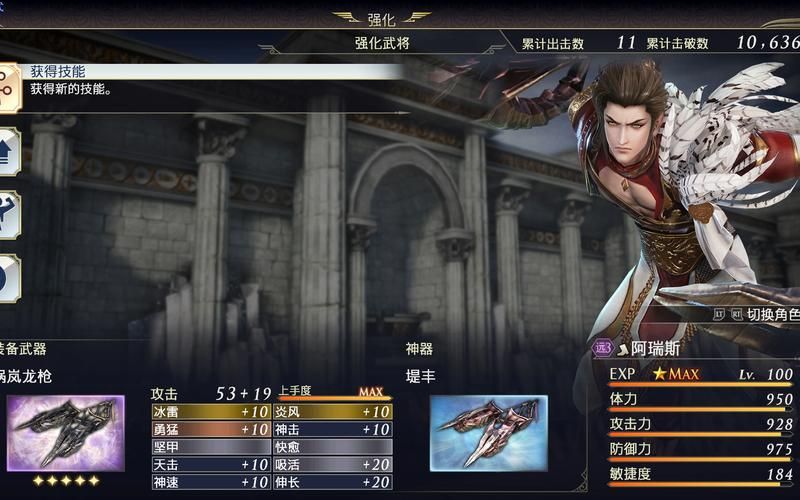The image size is (800, 500).
Task: Select the 神速 attribute slot
Action: click(210, 482)
